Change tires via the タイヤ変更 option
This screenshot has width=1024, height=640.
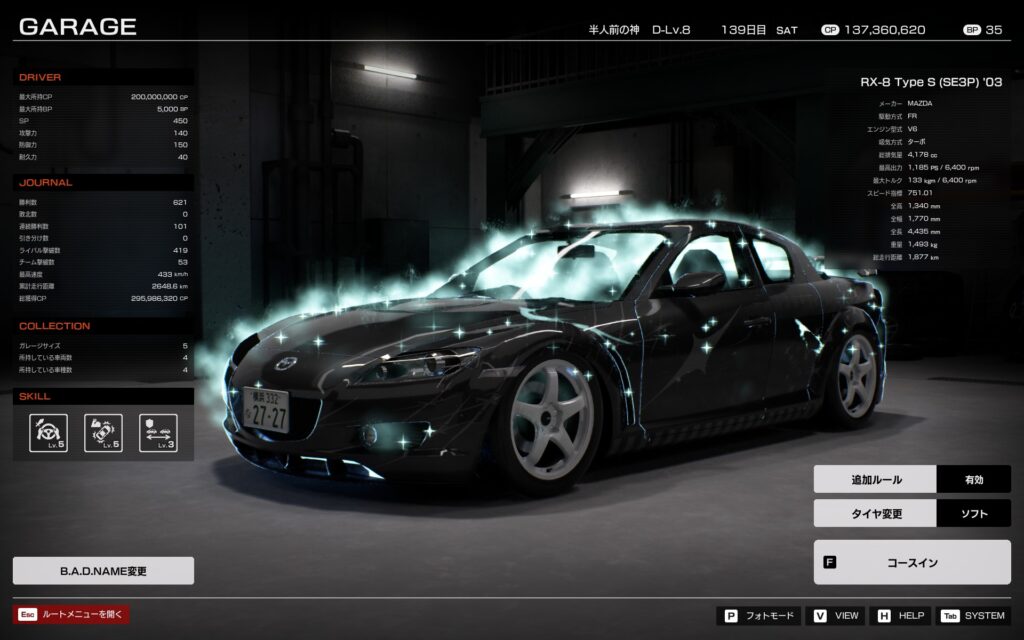pos(912,514)
